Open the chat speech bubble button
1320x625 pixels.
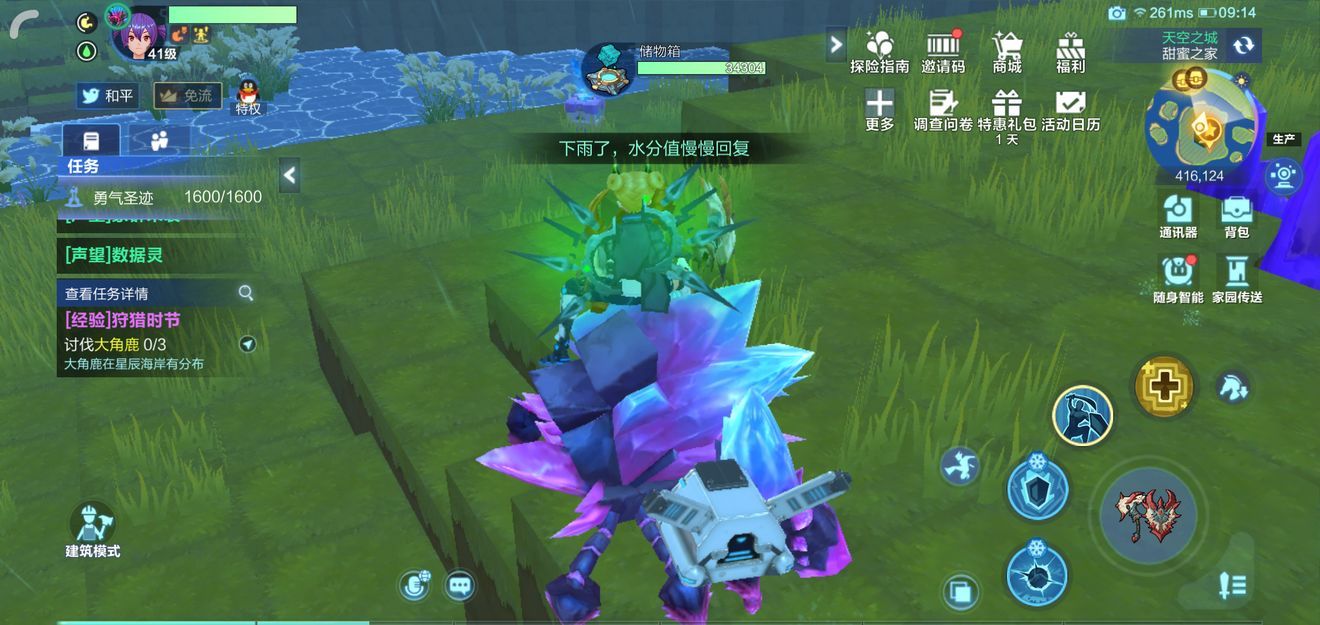(x=459, y=585)
